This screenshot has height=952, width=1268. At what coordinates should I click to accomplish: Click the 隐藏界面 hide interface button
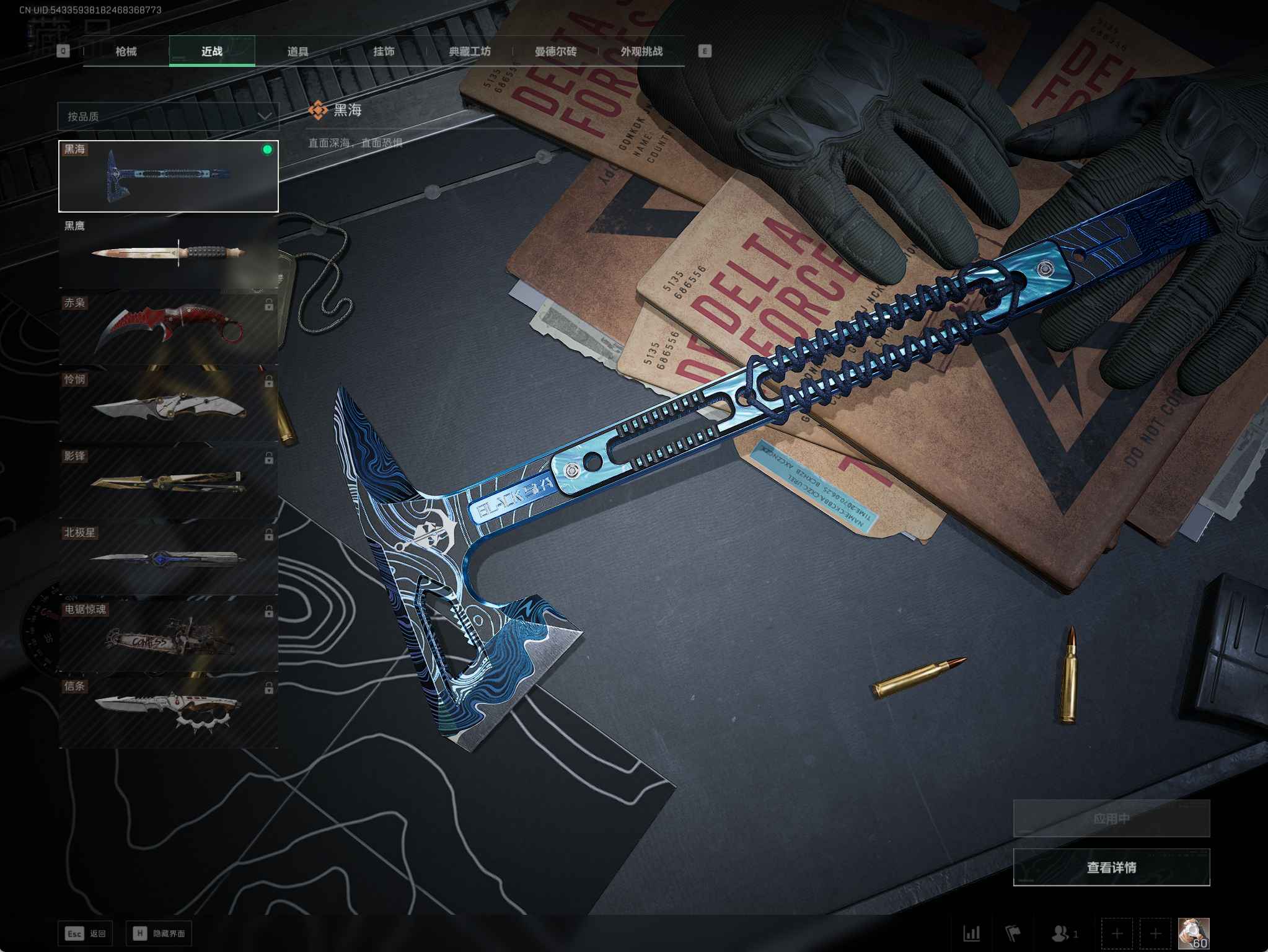click(159, 933)
